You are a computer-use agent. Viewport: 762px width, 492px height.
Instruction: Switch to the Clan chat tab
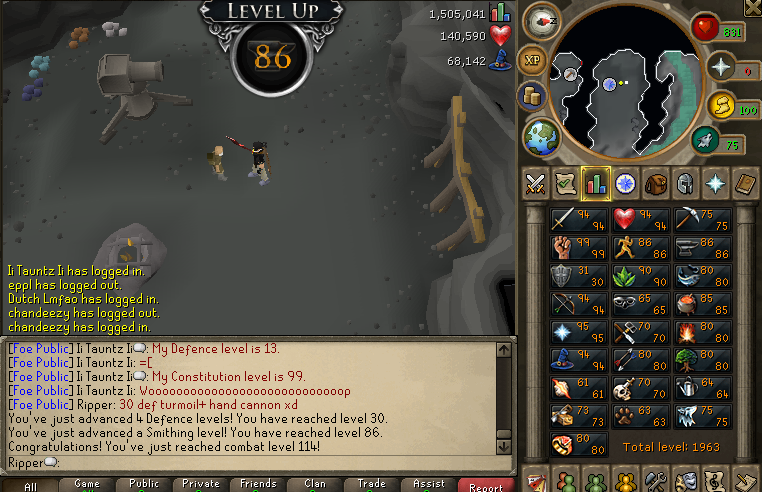click(315, 484)
